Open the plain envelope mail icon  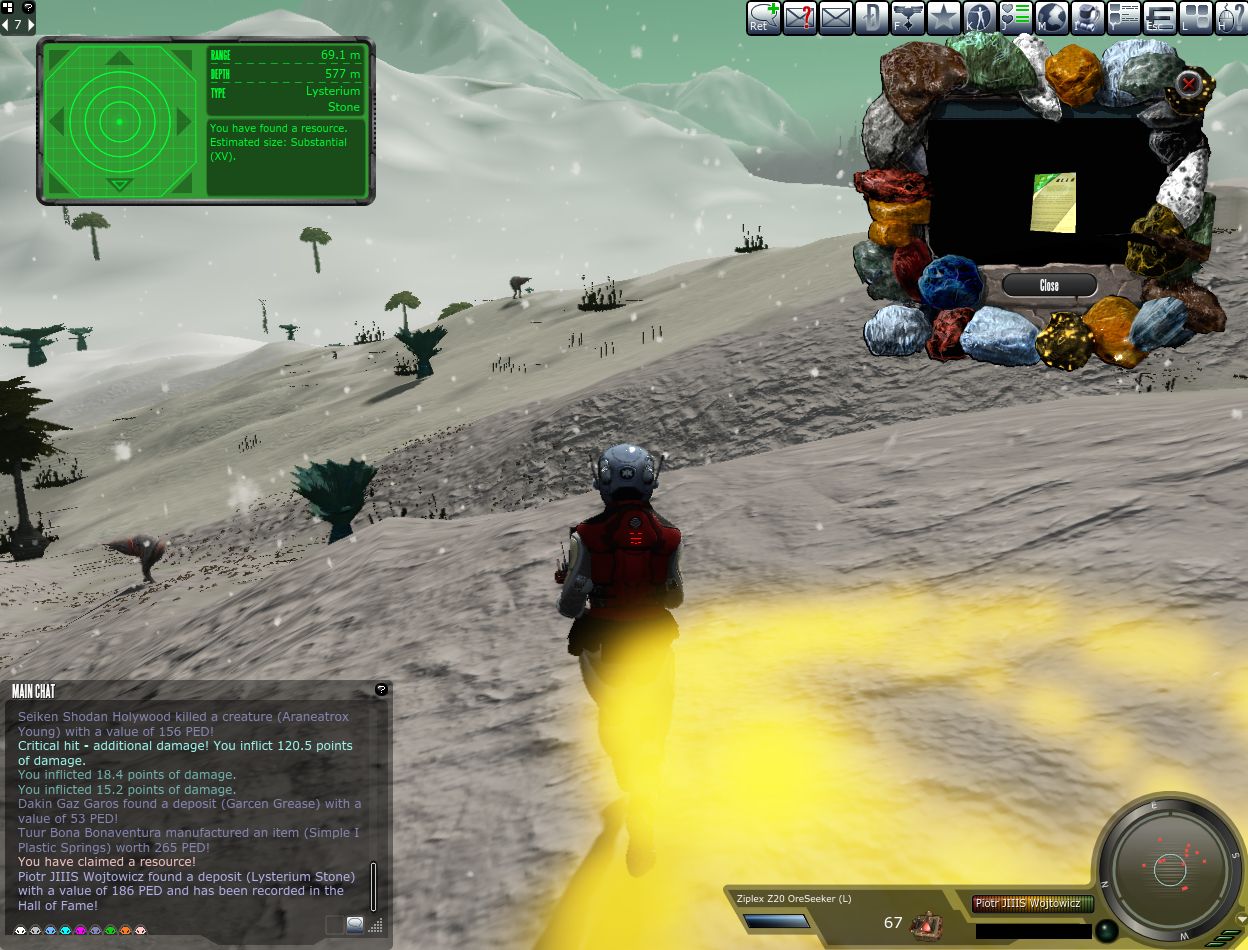(836, 17)
